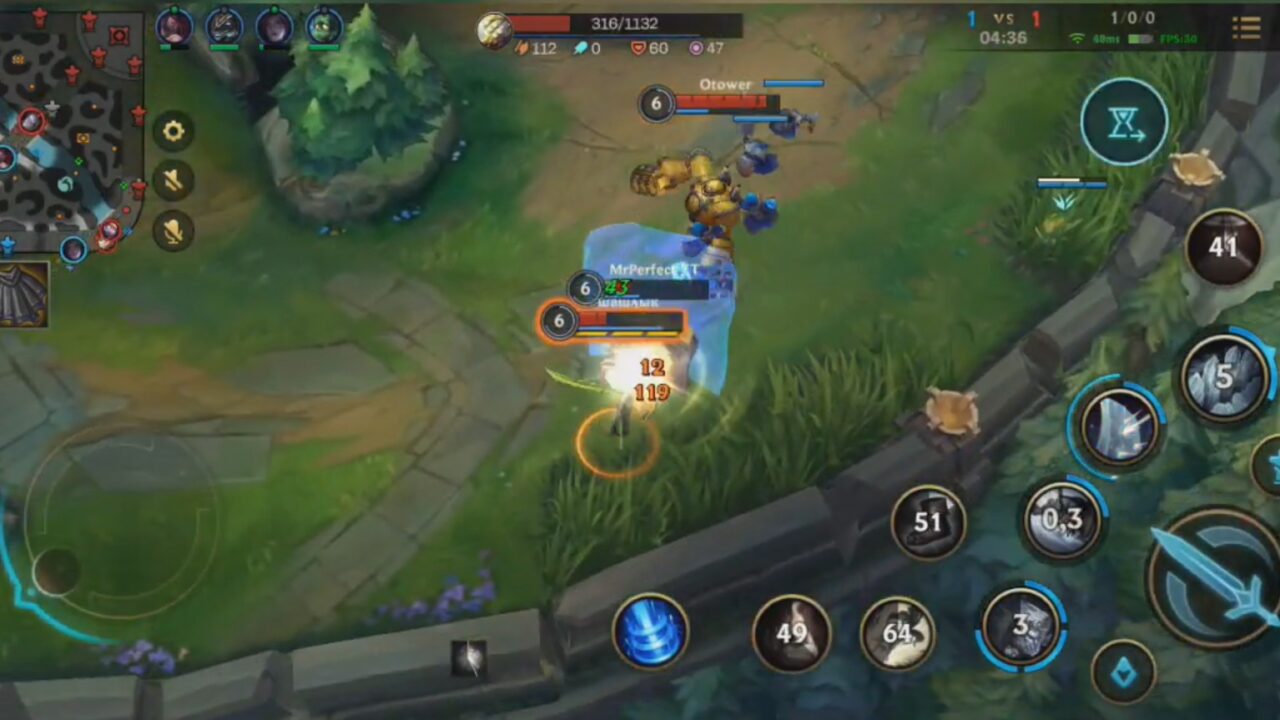
Task: Mute the microphone
Action: click(x=174, y=229)
